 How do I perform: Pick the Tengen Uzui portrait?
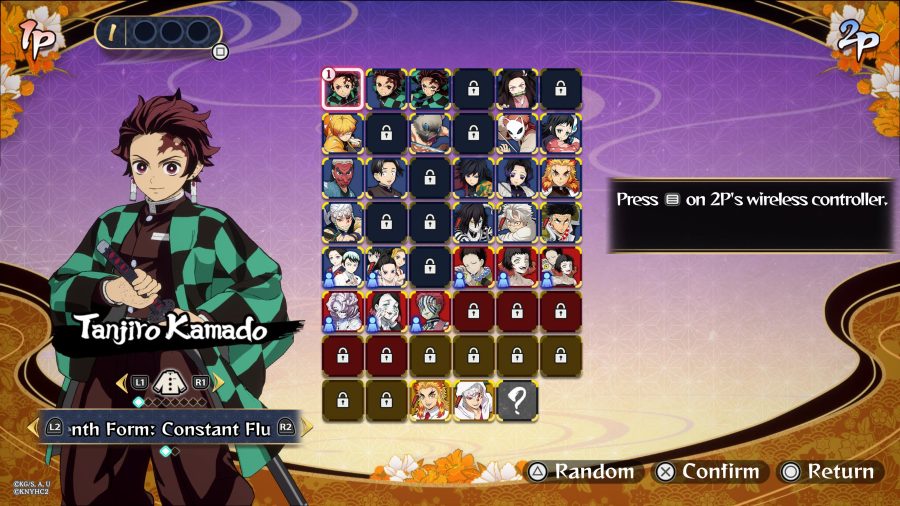[x=342, y=222]
